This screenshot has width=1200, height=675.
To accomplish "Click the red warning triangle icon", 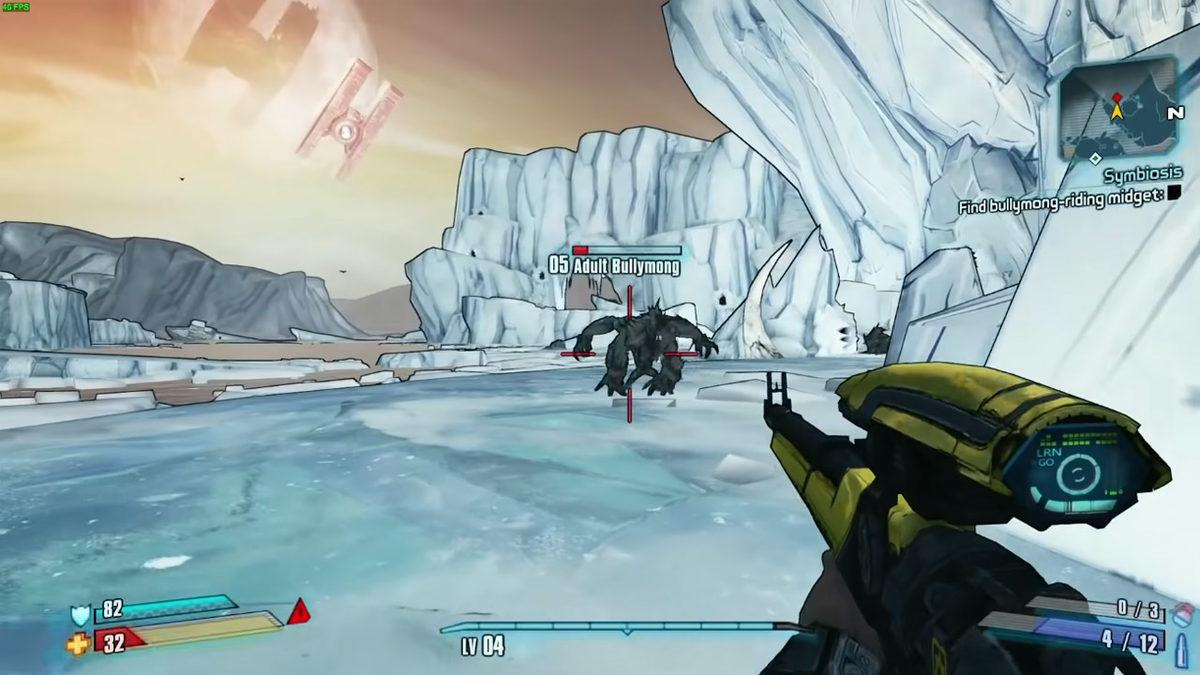I will (x=298, y=612).
